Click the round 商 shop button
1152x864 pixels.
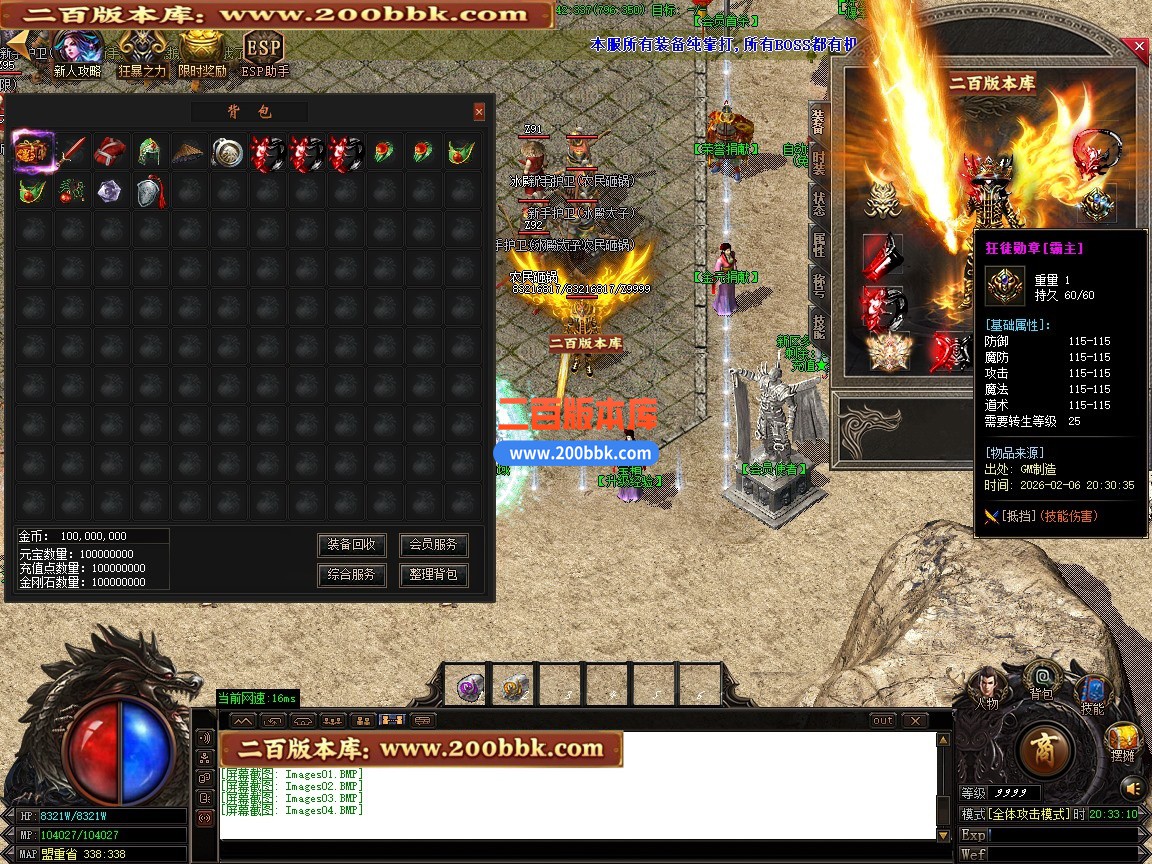pos(1046,748)
